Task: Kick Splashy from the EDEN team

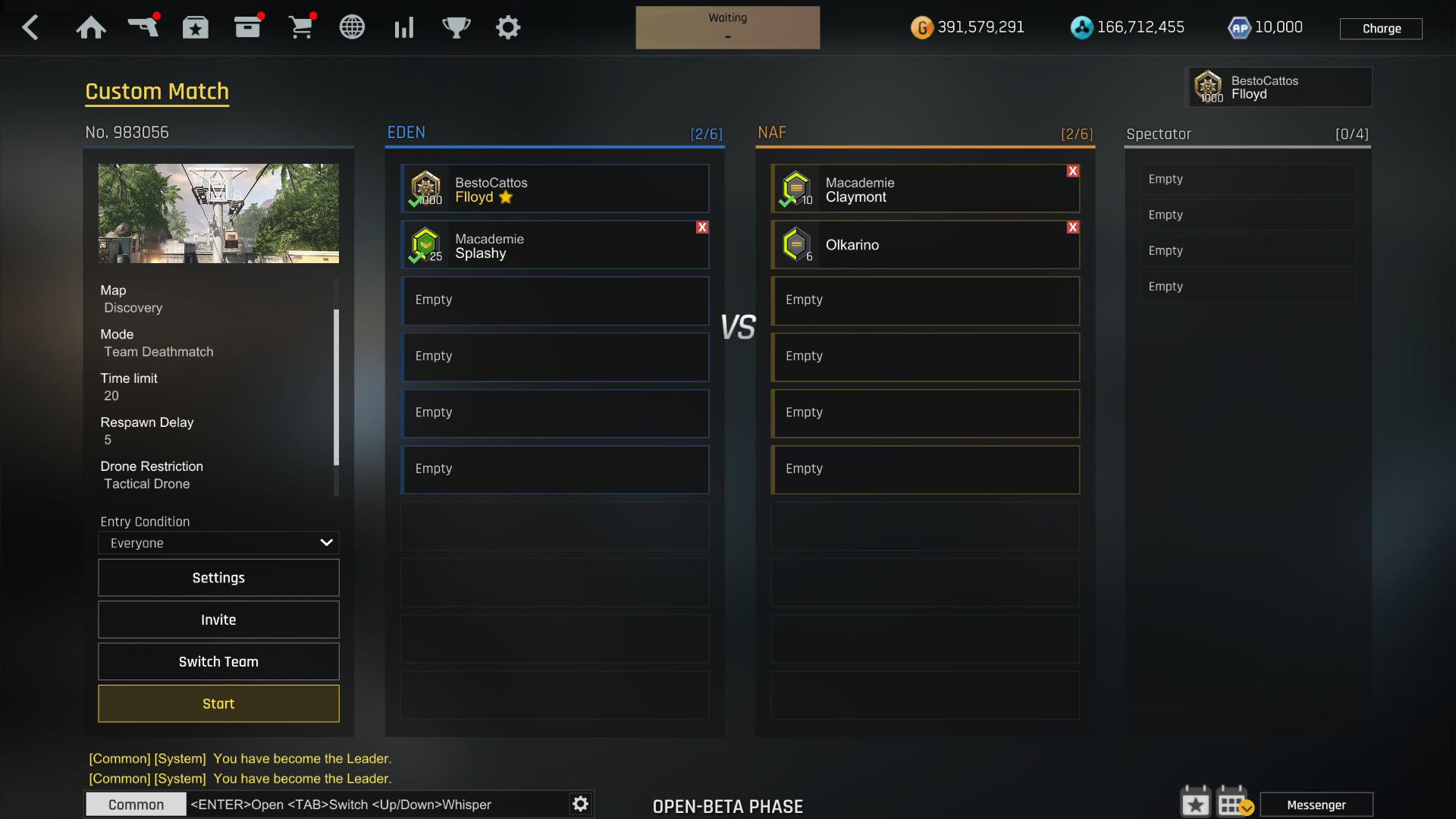Action: 702,227
